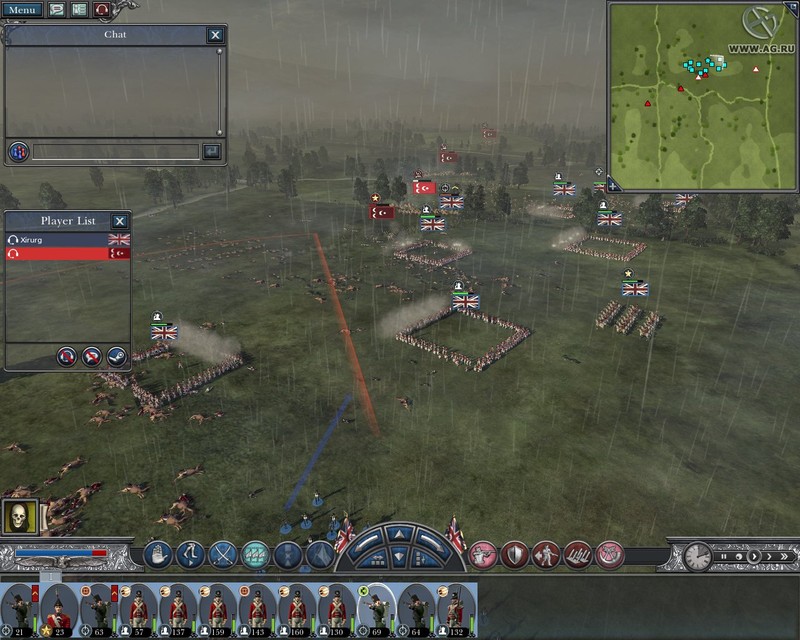Send the chat message with the enter button
This screenshot has height=640, width=800.
(211, 152)
